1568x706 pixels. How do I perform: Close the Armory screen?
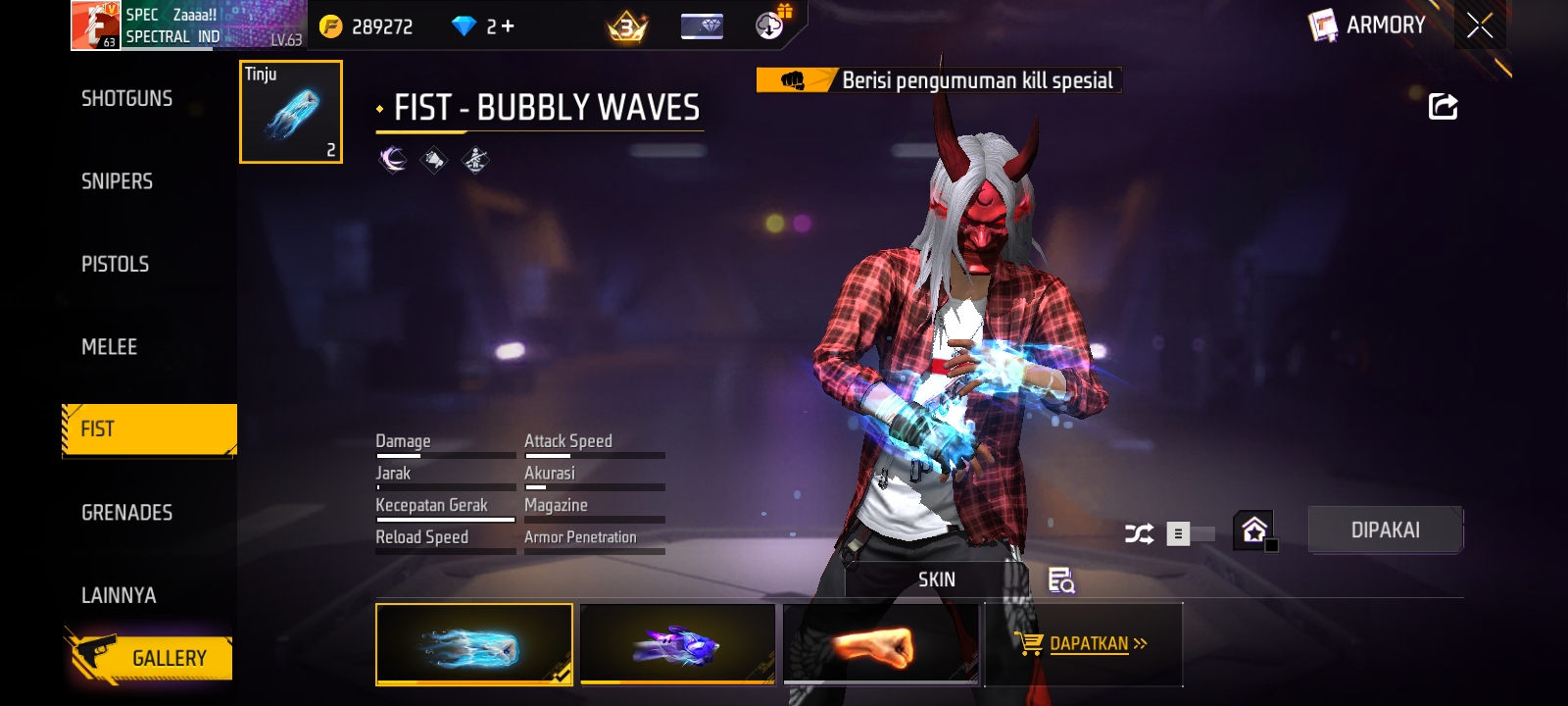pos(1480,25)
